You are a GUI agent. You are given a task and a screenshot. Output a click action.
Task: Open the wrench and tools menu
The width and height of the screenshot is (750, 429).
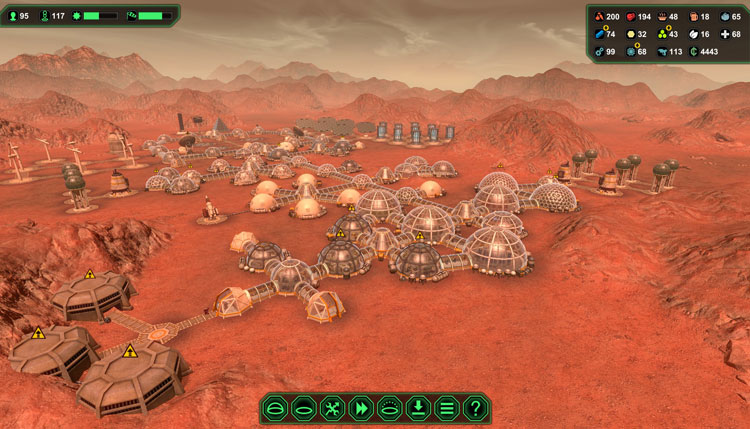(333, 408)
